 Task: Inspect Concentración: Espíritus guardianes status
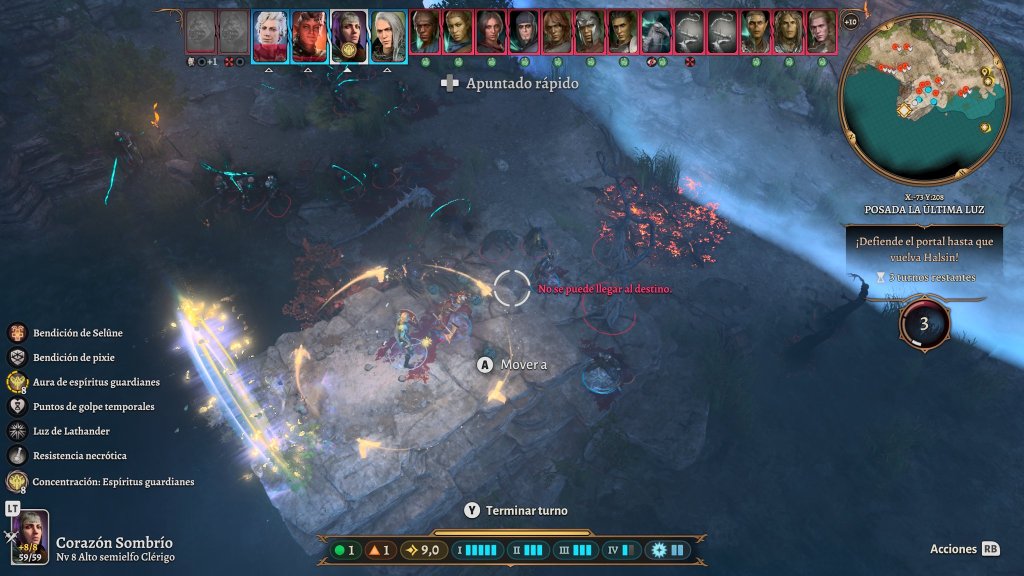coord(17,481)
